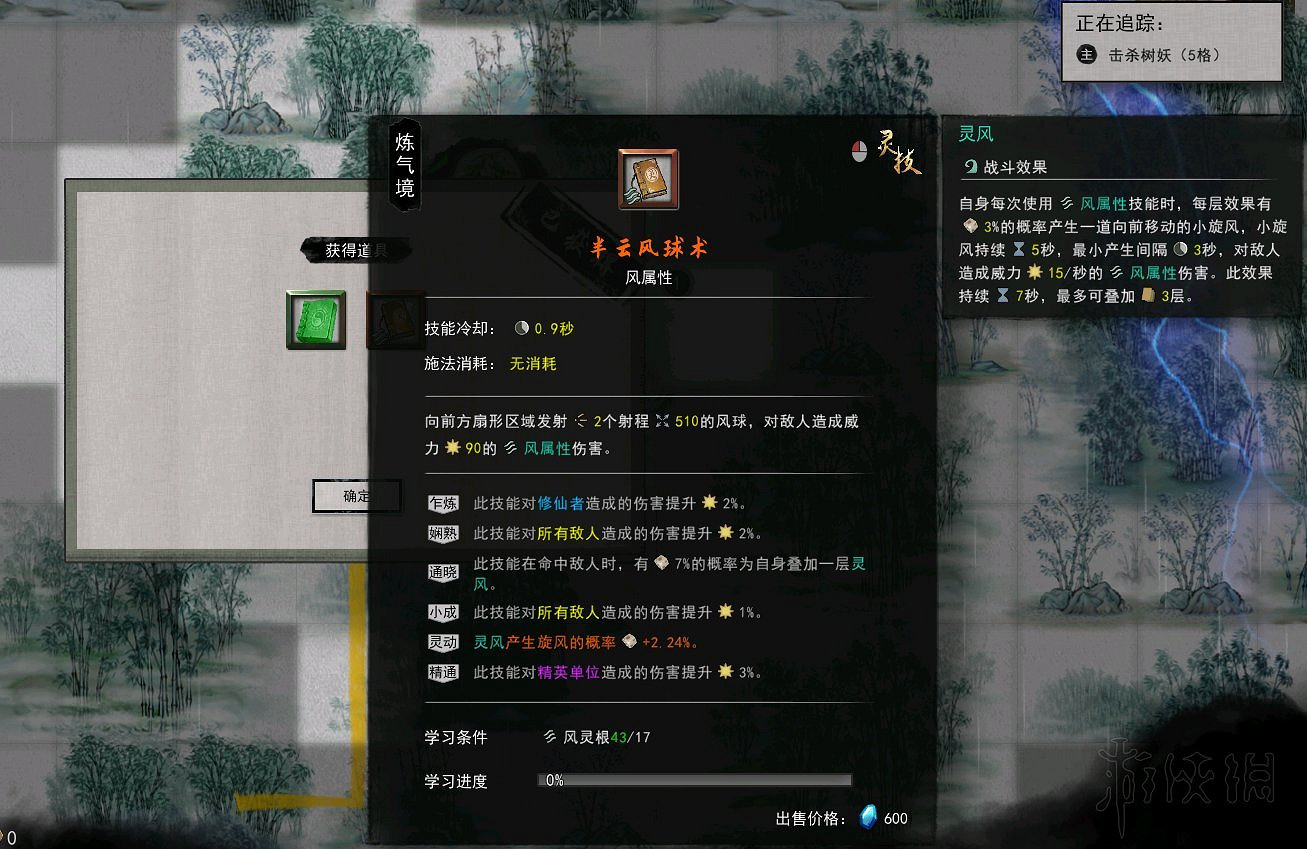Click the 半云风球术 skill book icon
The height and width of the screenshot is (849, 1307).
(648, 179)
